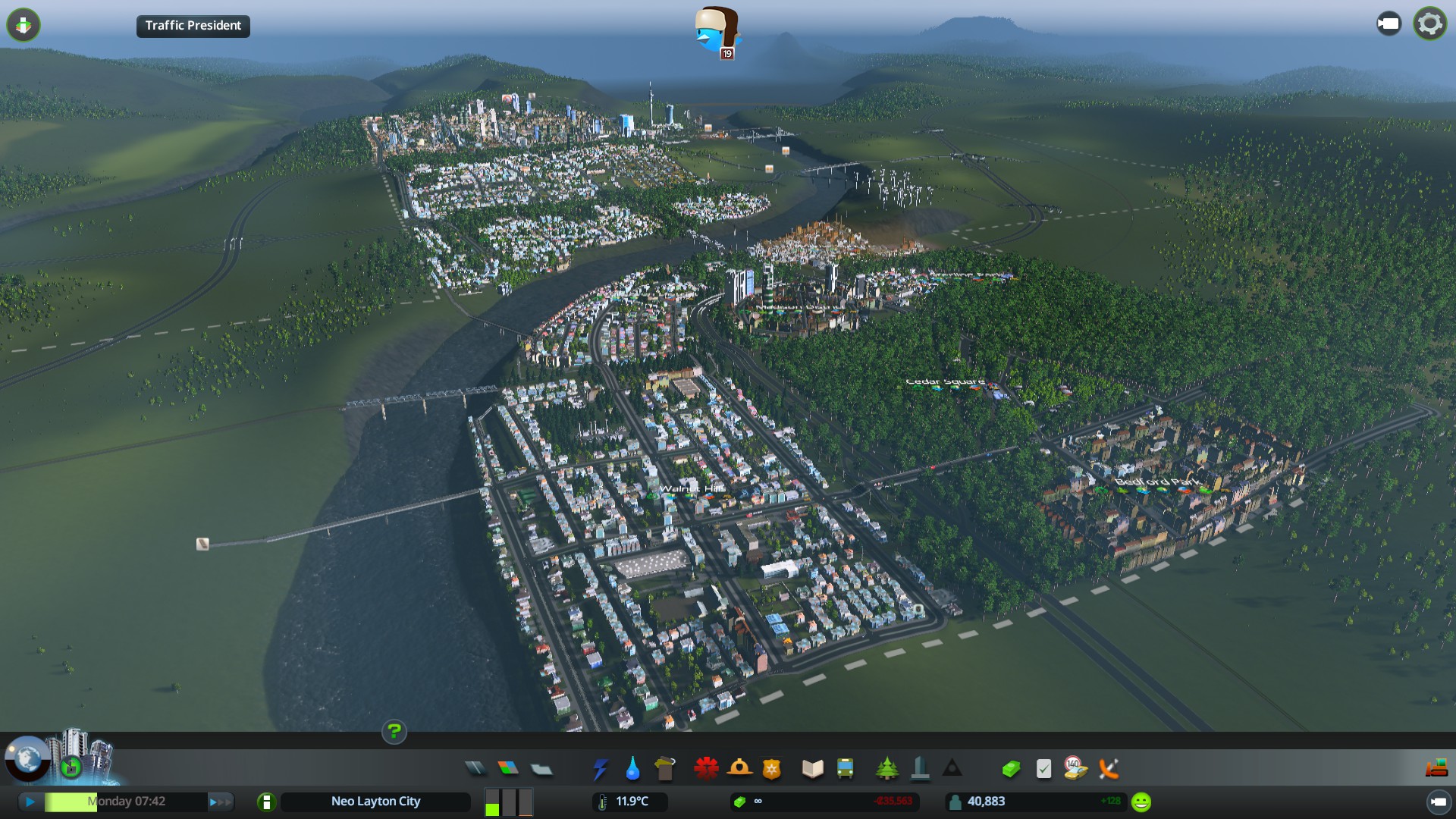Select the Electricity lightning bolt menu

(x=600, y=769)
